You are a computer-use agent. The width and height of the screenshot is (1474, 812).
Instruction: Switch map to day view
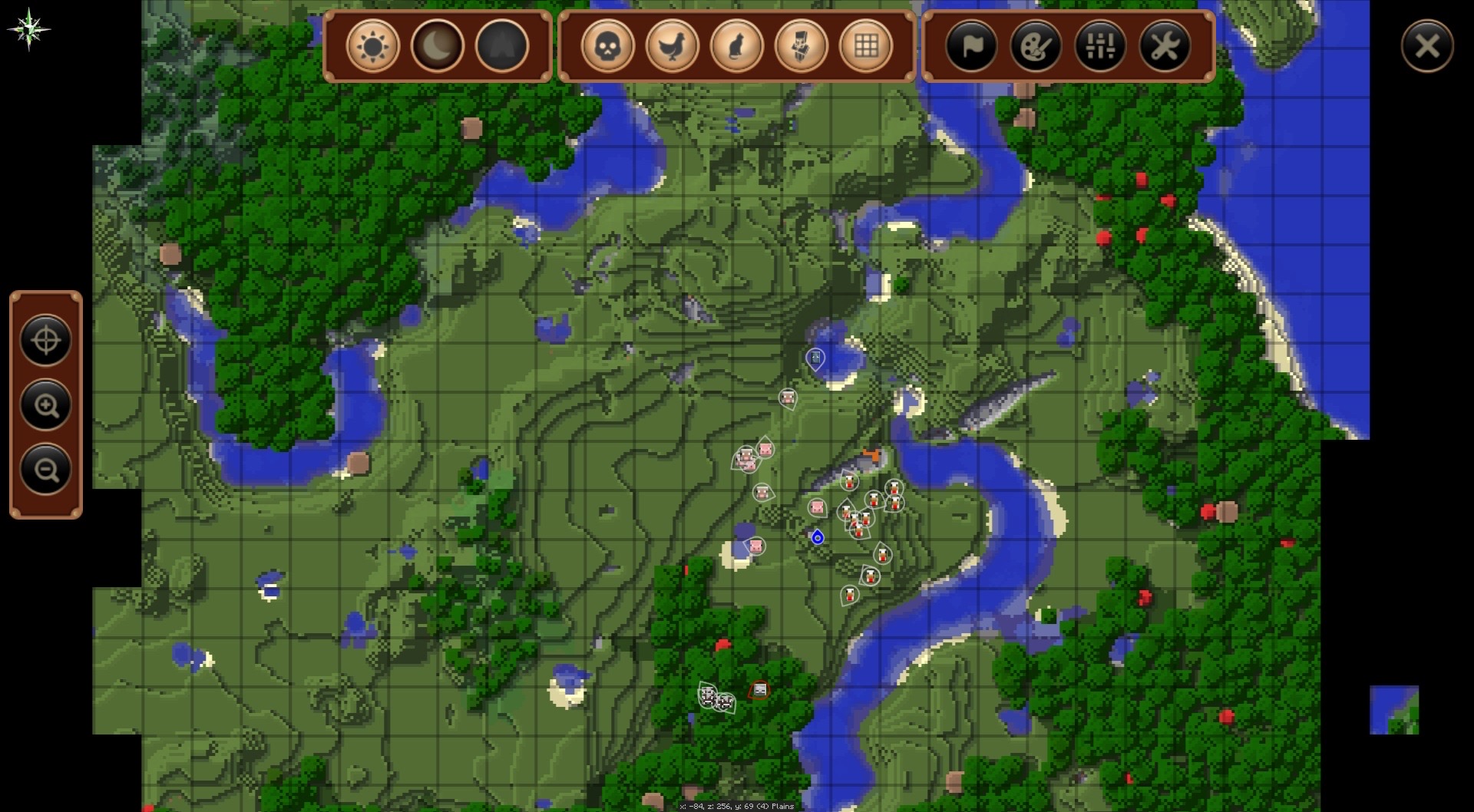[373, 46]
